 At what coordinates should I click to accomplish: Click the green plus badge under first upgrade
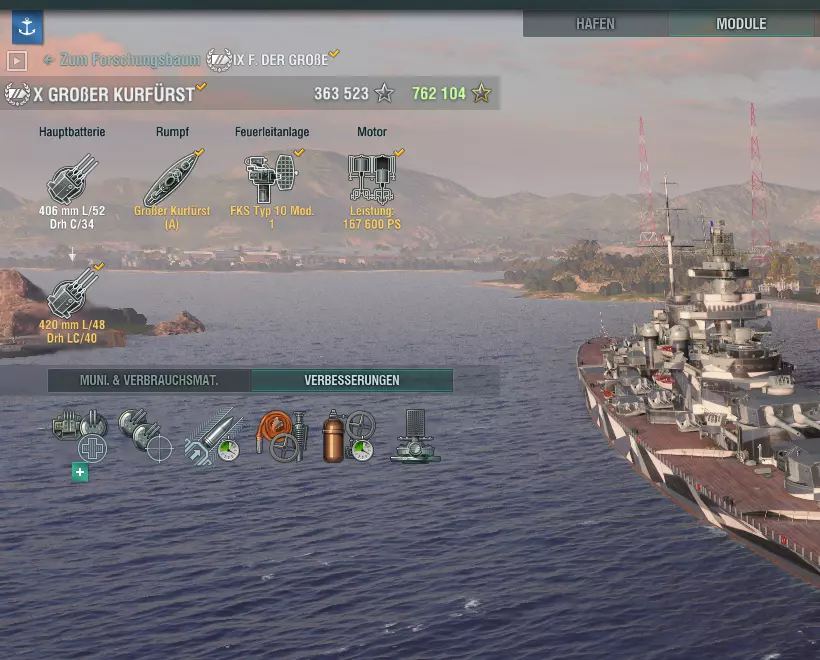click(x=80, y=473)
